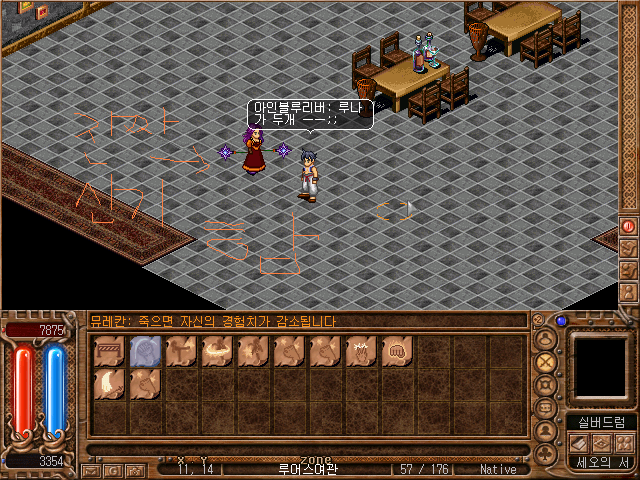Viewport: 640px width, 480px height.
Task: Click the eye icon under 실버드럼
Action: [601, 444]
